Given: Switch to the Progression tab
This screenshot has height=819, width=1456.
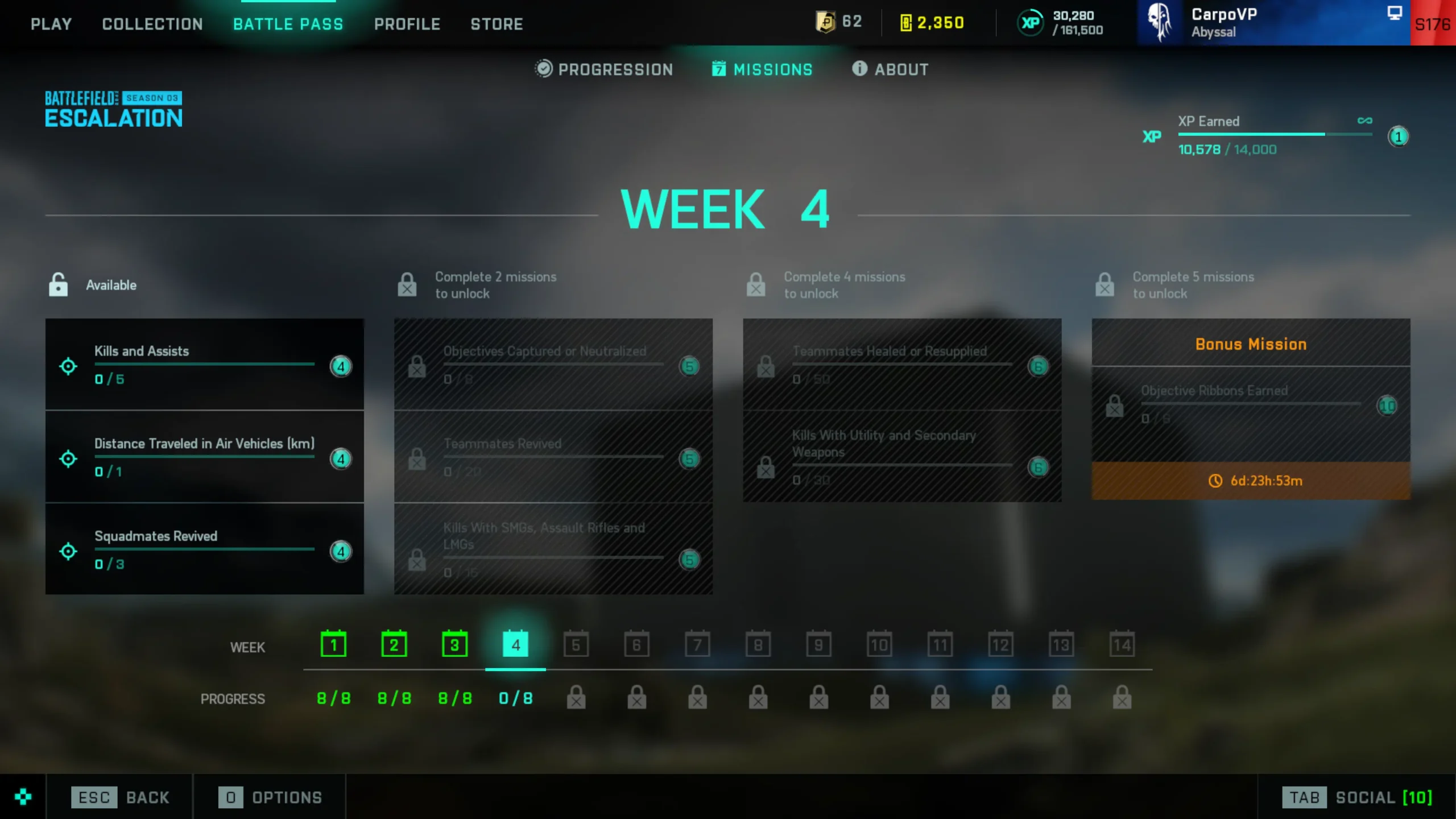Looking at the screenshot, I should click(604, 69).
